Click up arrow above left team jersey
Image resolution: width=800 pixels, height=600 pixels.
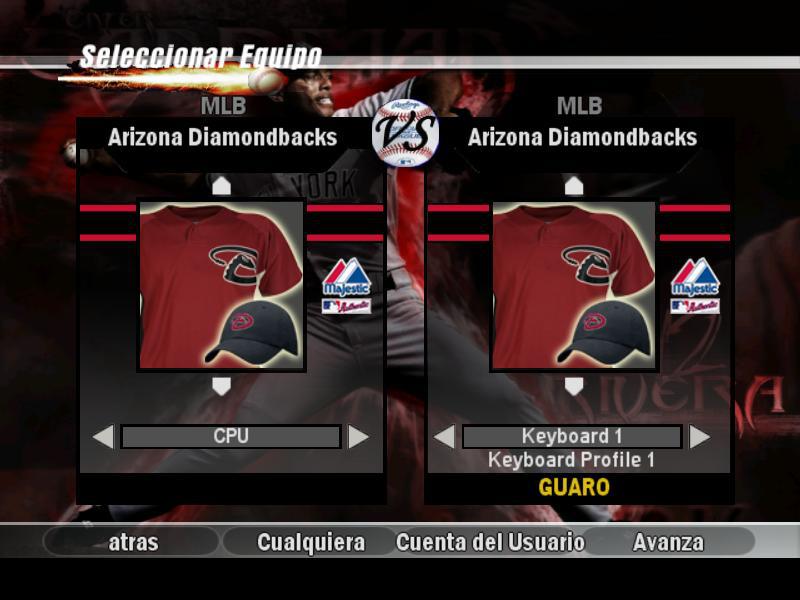pyautogui.click(x=221, y=185)
